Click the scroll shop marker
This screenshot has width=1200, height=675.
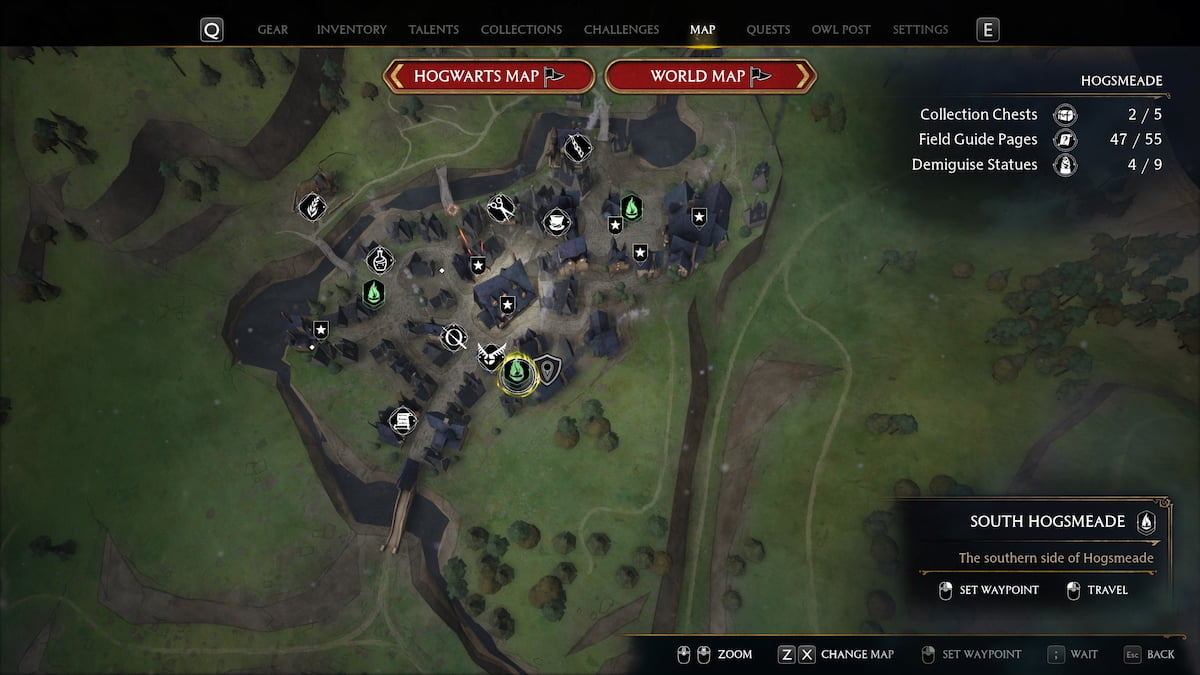click(402, 421)
